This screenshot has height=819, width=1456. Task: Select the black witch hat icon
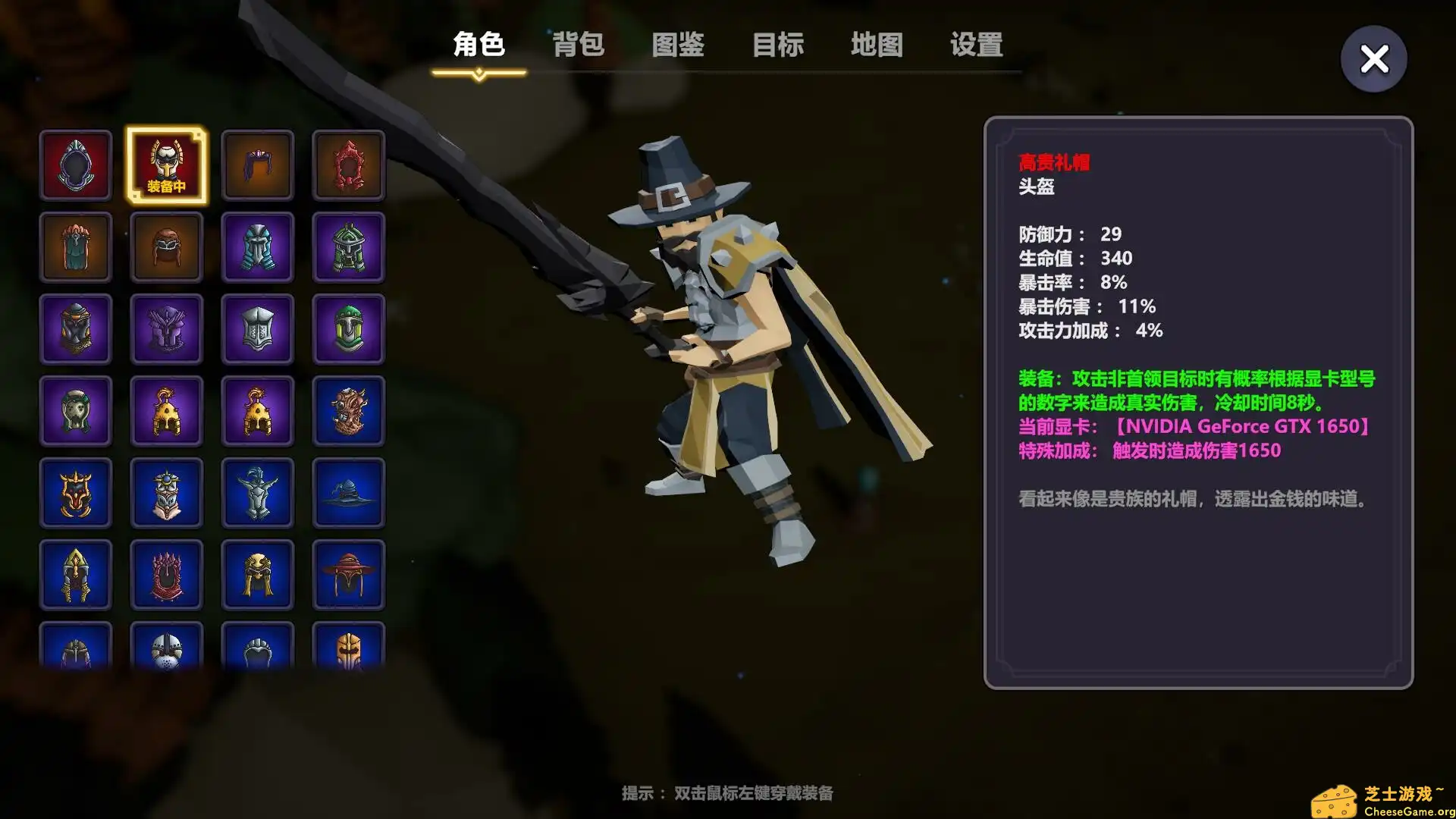(x=348, y=493)
